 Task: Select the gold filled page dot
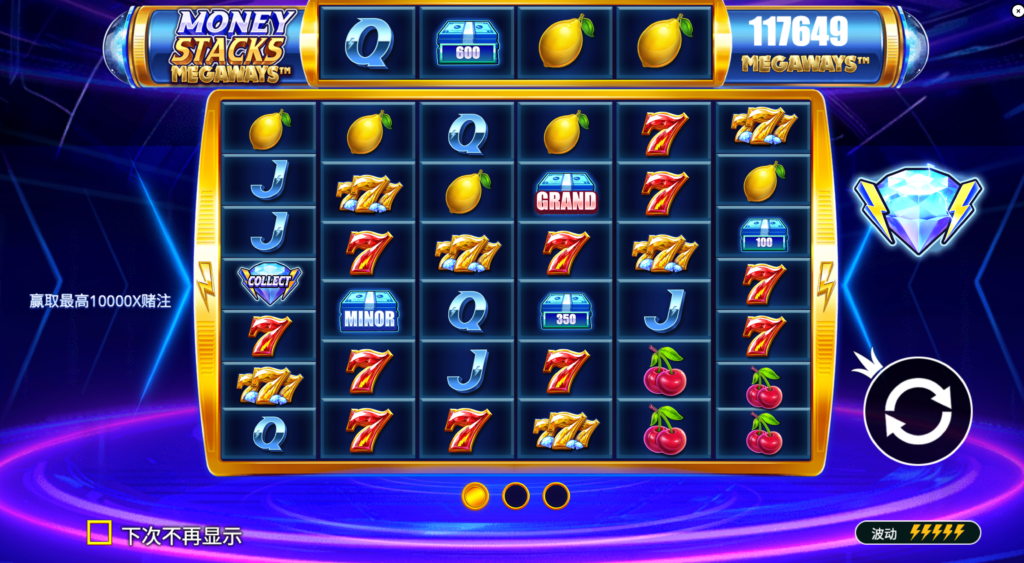click(475, 495)
